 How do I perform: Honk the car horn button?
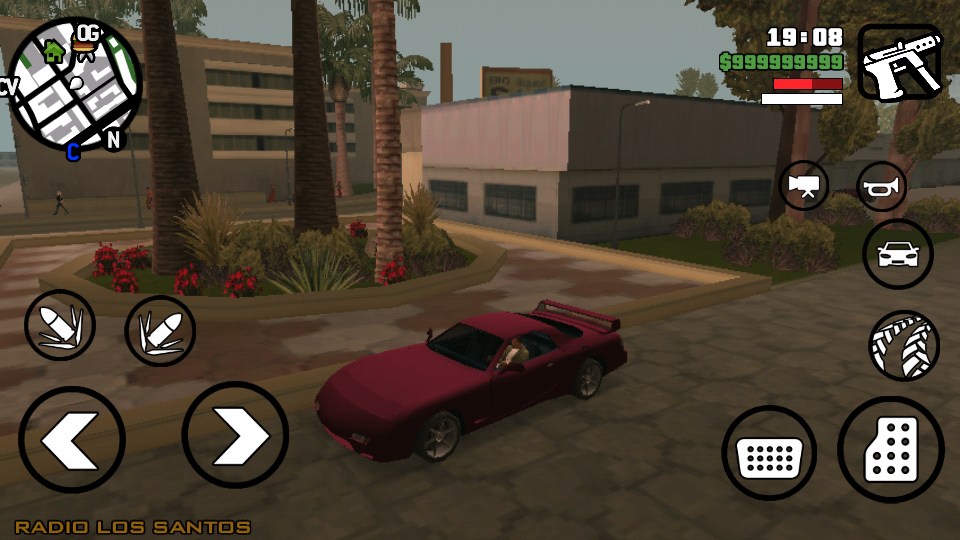pyautogui.click(x=881, y=186)
